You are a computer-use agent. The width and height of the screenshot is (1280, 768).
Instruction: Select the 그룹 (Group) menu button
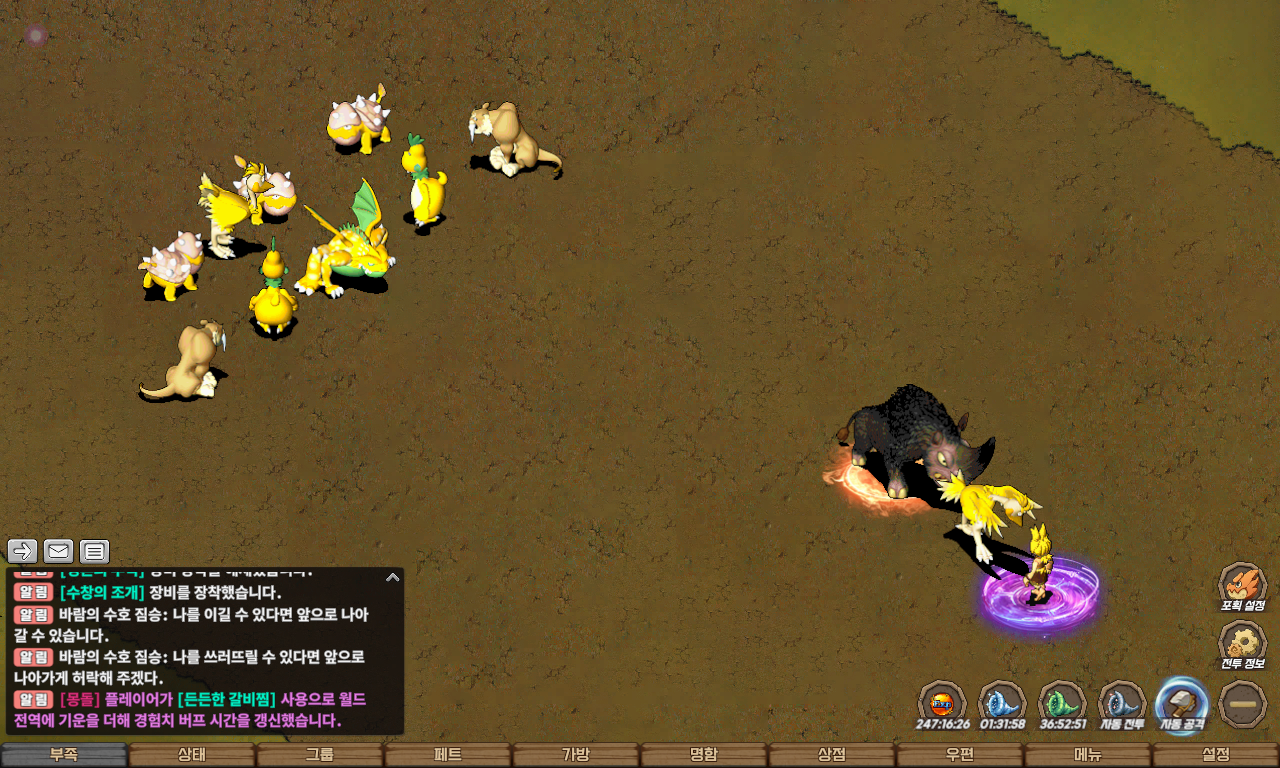(x=320, y=755)
